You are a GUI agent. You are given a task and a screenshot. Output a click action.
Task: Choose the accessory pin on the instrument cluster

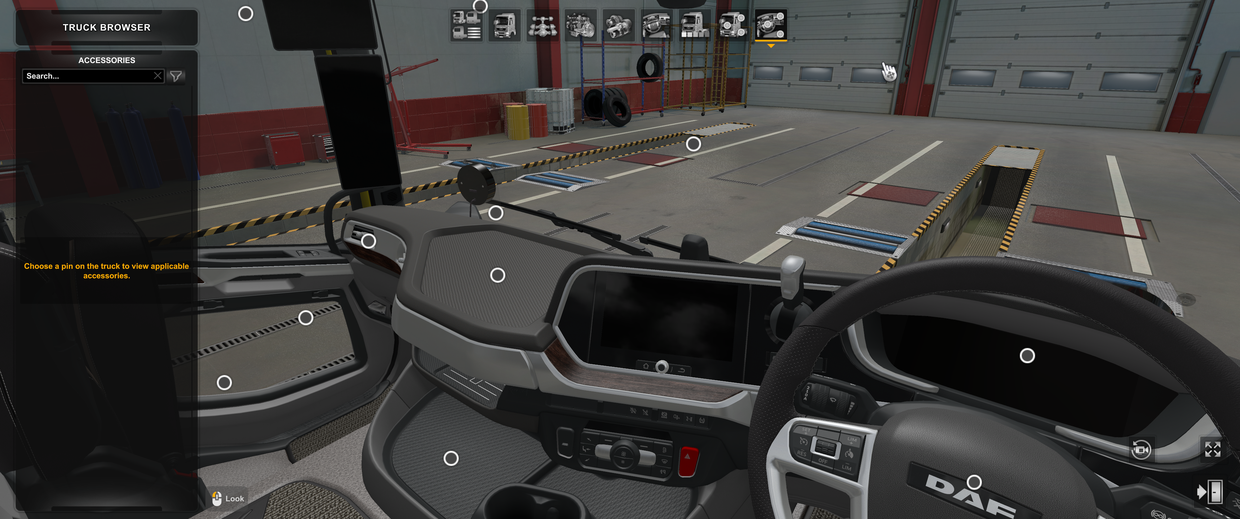1027,355
